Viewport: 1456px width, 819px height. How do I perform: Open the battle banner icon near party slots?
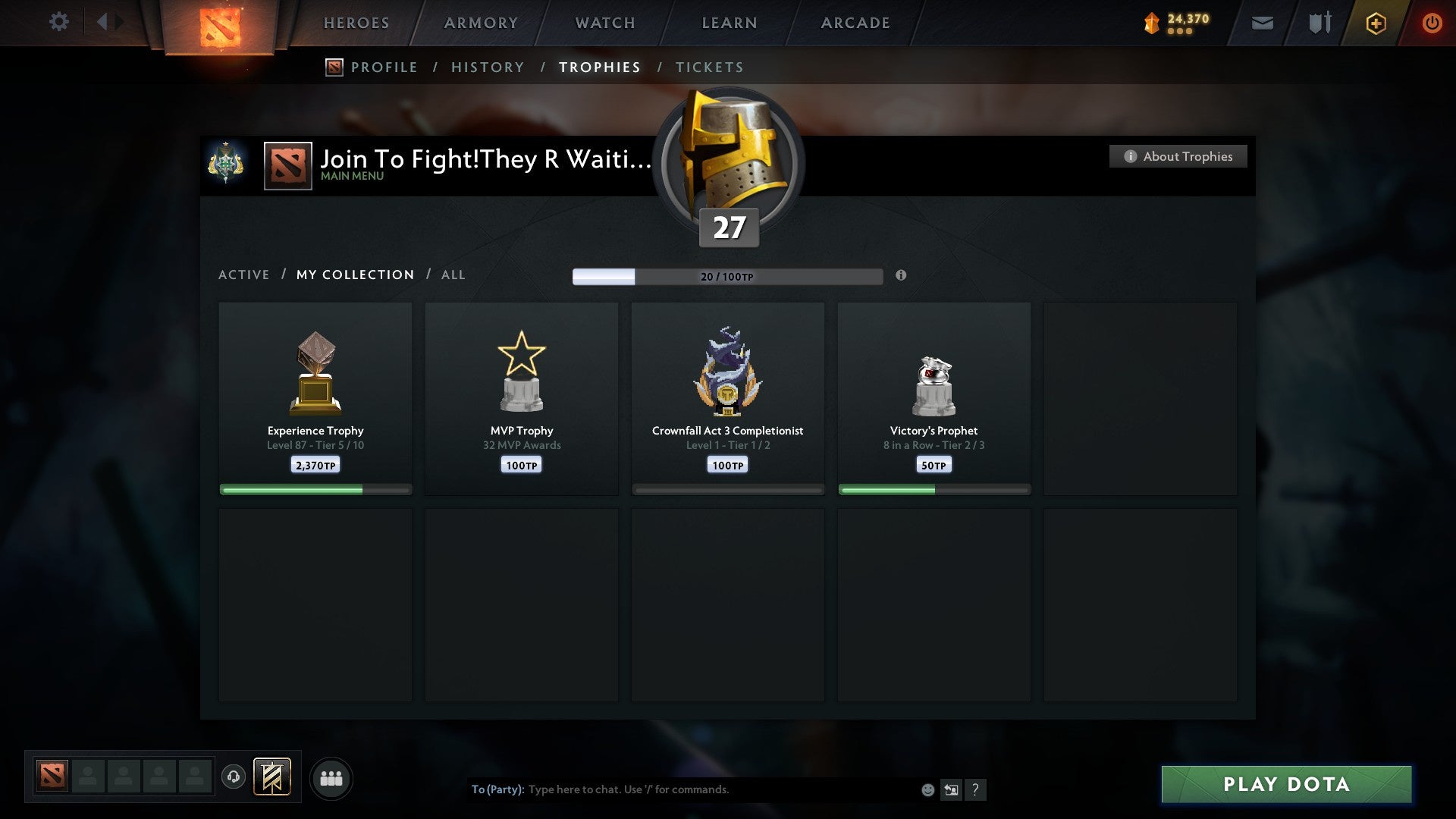click(273, 777)
